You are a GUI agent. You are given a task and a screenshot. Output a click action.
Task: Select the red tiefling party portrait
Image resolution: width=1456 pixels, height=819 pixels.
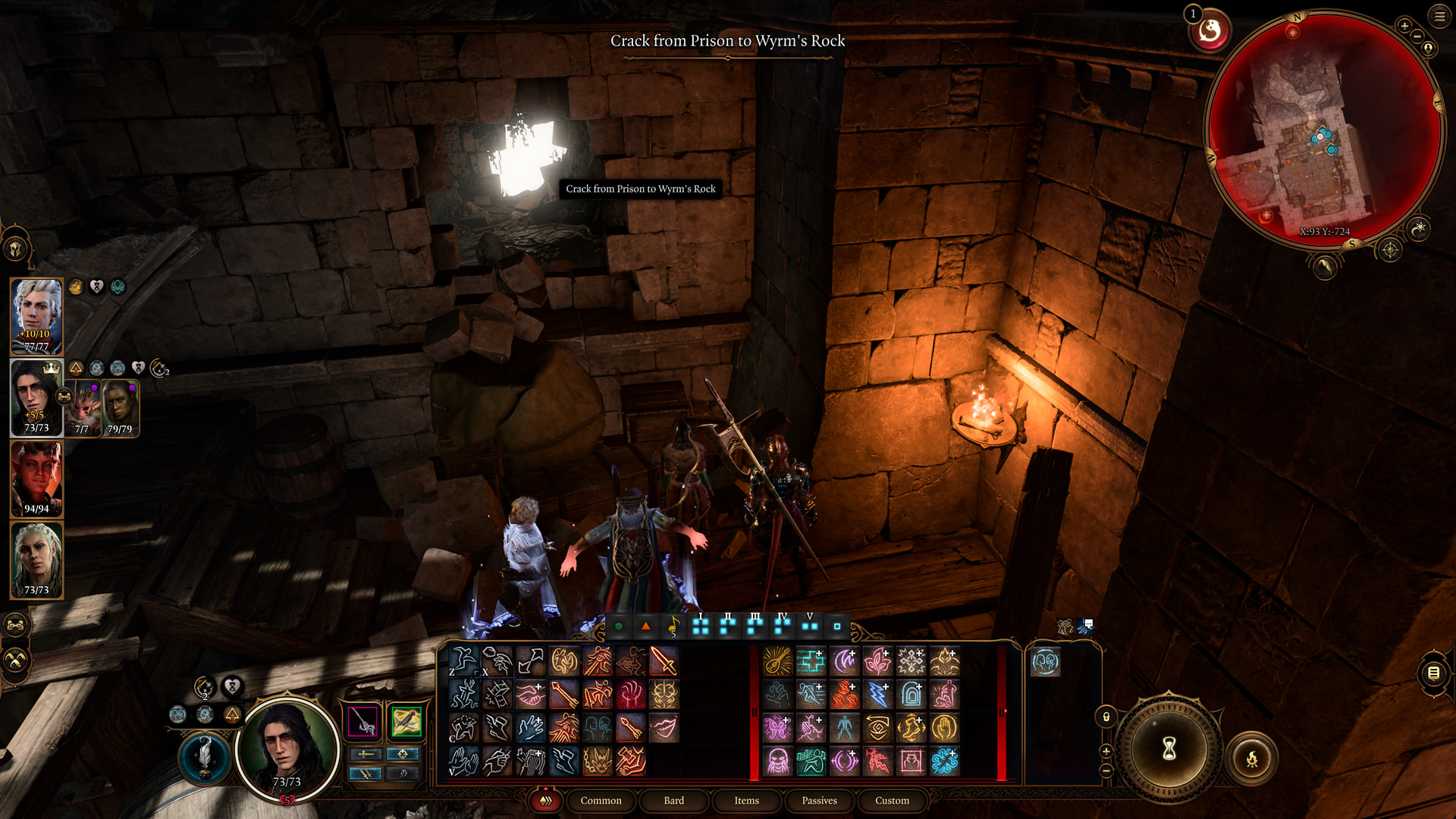pyautogui.click(x=36, y=479)
